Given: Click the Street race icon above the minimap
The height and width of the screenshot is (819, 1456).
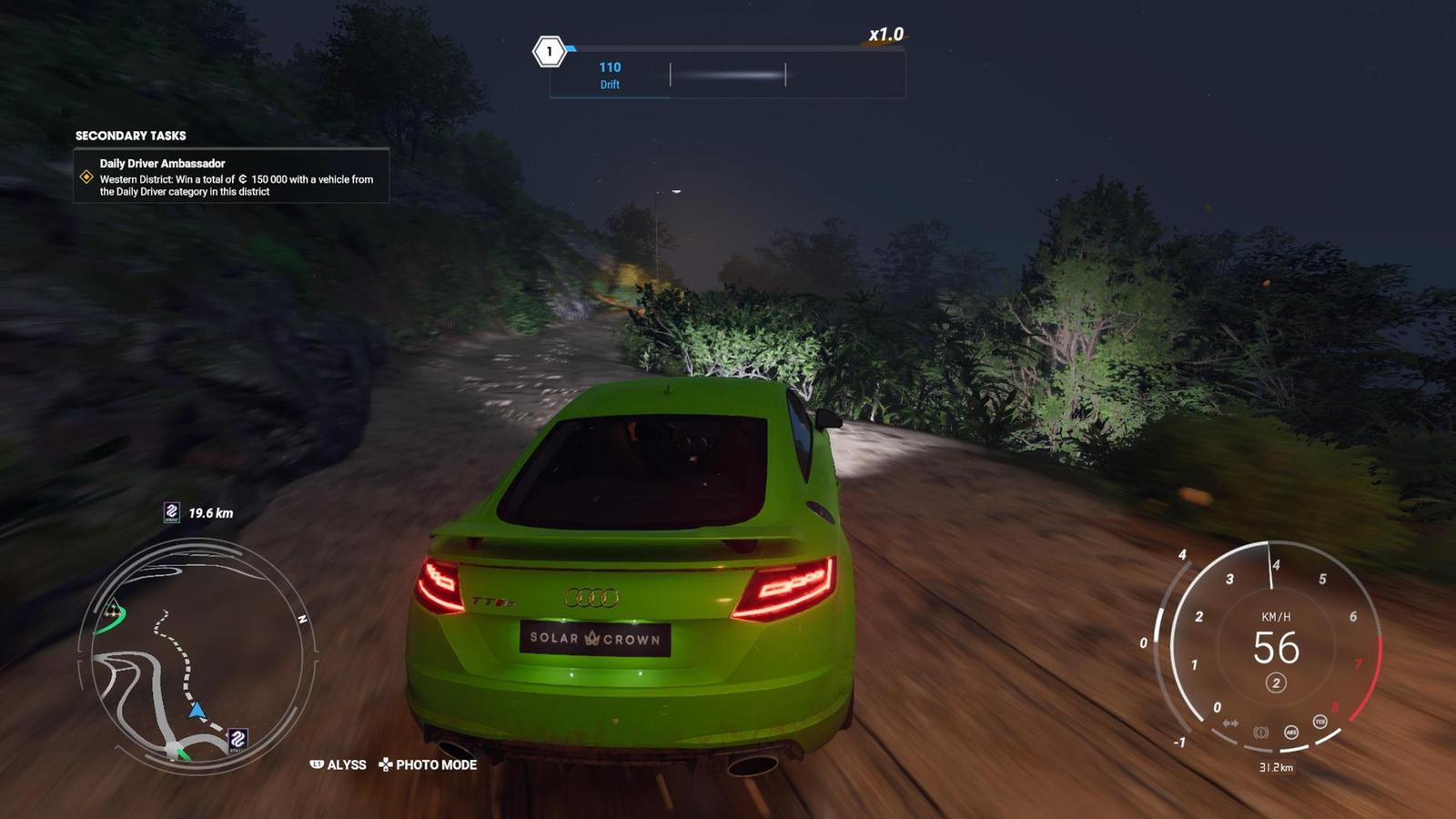Looking at the screenshot, I should (x=172, y=511).
